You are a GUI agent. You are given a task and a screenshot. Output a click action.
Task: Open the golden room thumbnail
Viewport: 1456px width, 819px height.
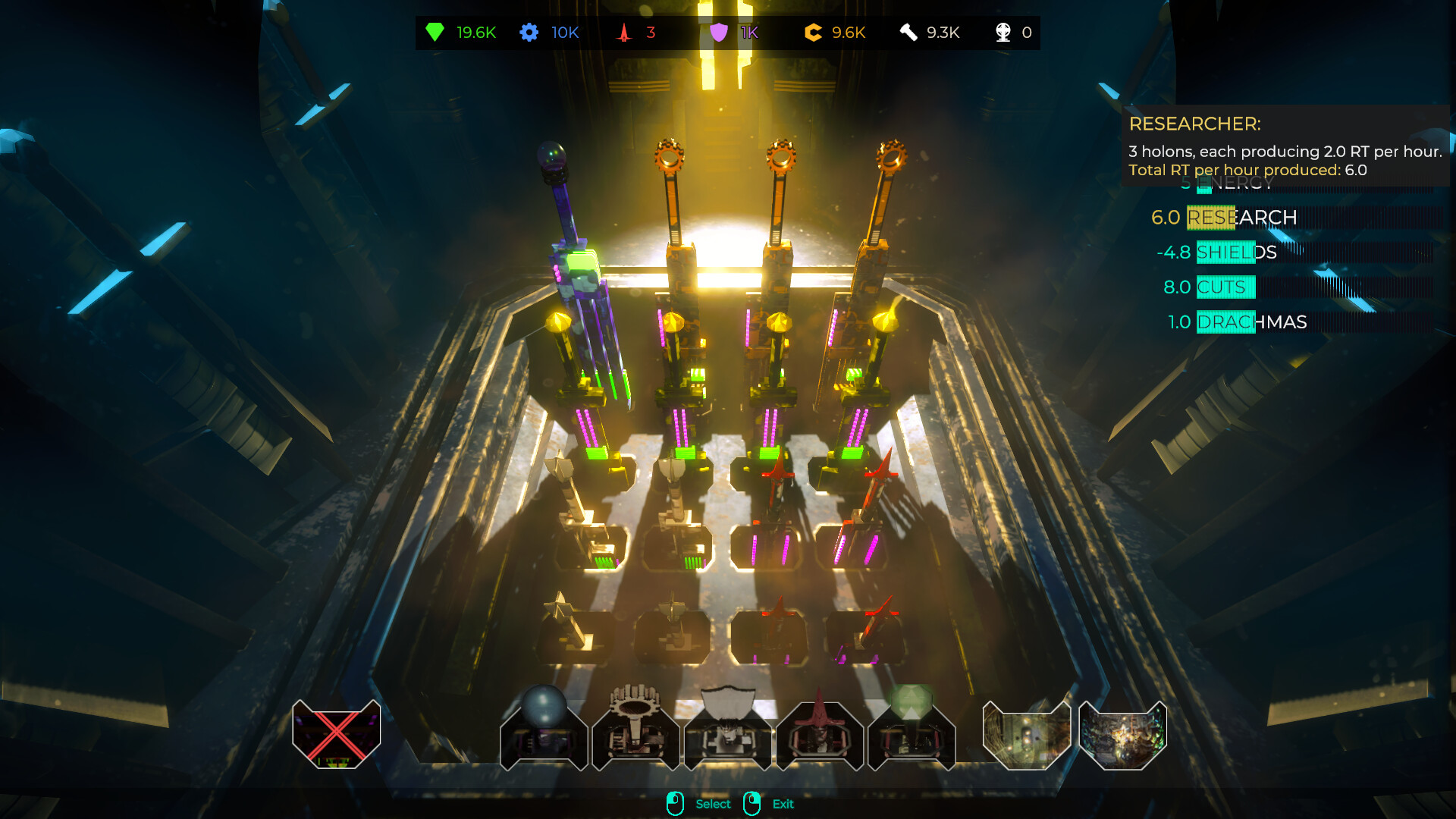1026,734
